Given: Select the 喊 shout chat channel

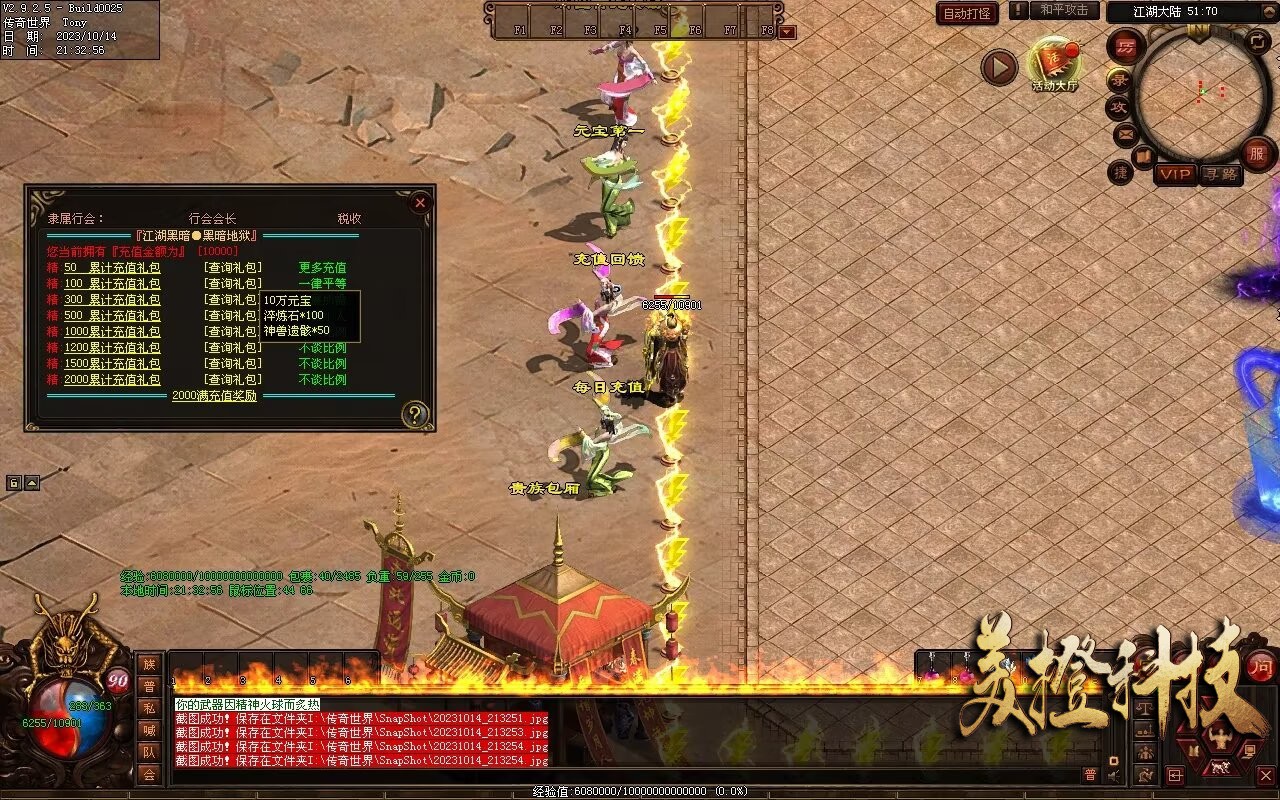Looking at the screenshot, I should click(149, 730).
